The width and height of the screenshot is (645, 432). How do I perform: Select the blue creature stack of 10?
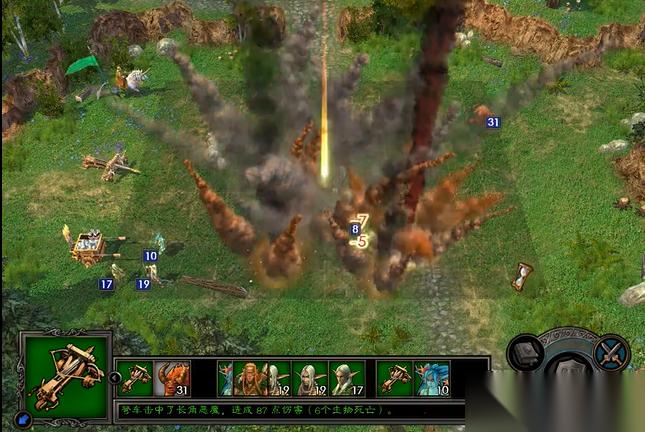click(x=432, y=378)
